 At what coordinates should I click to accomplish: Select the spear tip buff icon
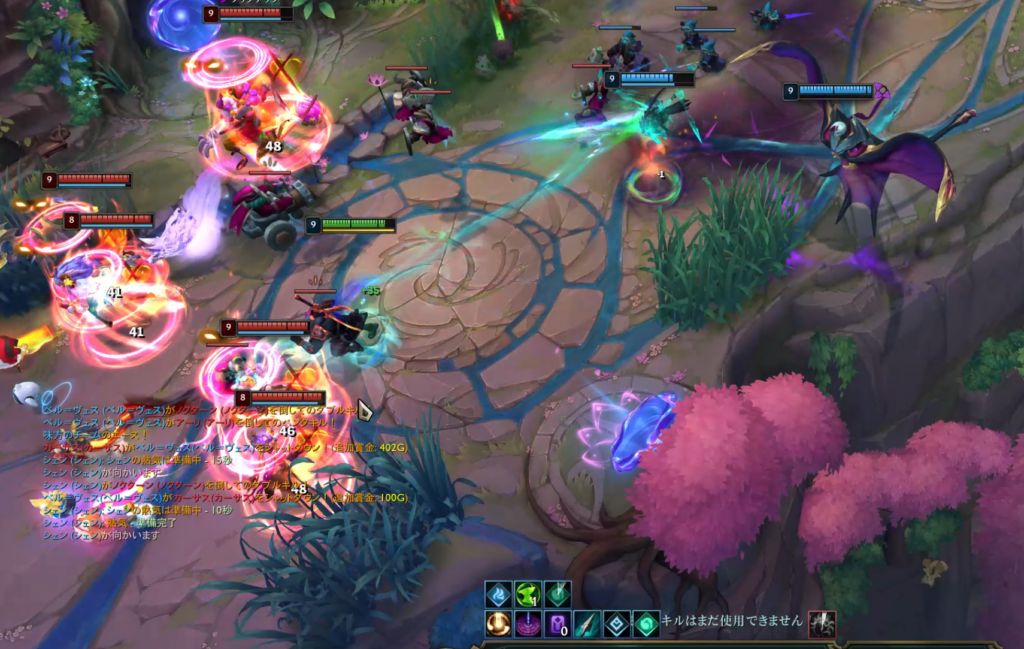(x=587, y=625)
